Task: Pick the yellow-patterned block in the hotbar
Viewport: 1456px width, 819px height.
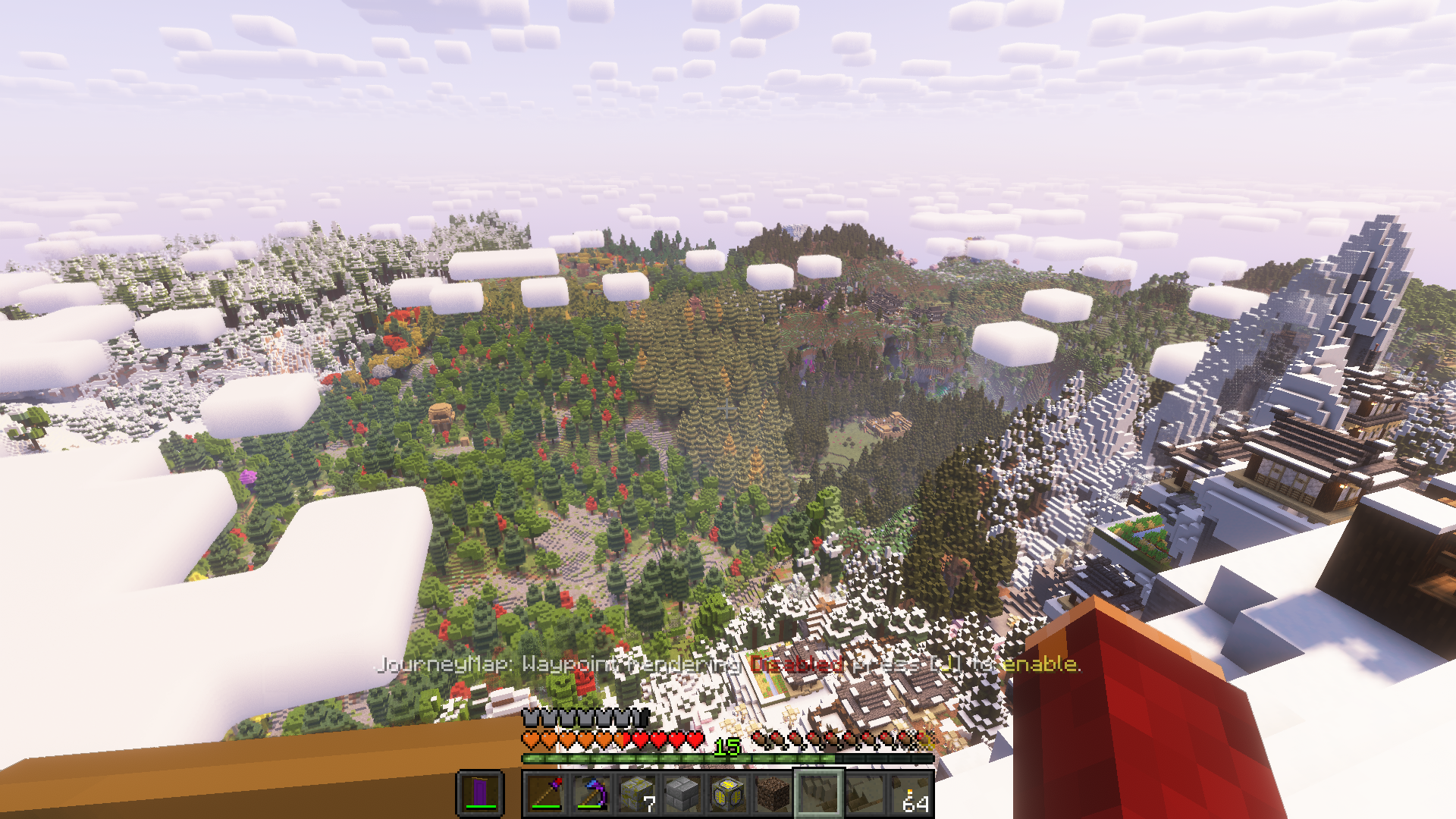Action: click(728, 794)
